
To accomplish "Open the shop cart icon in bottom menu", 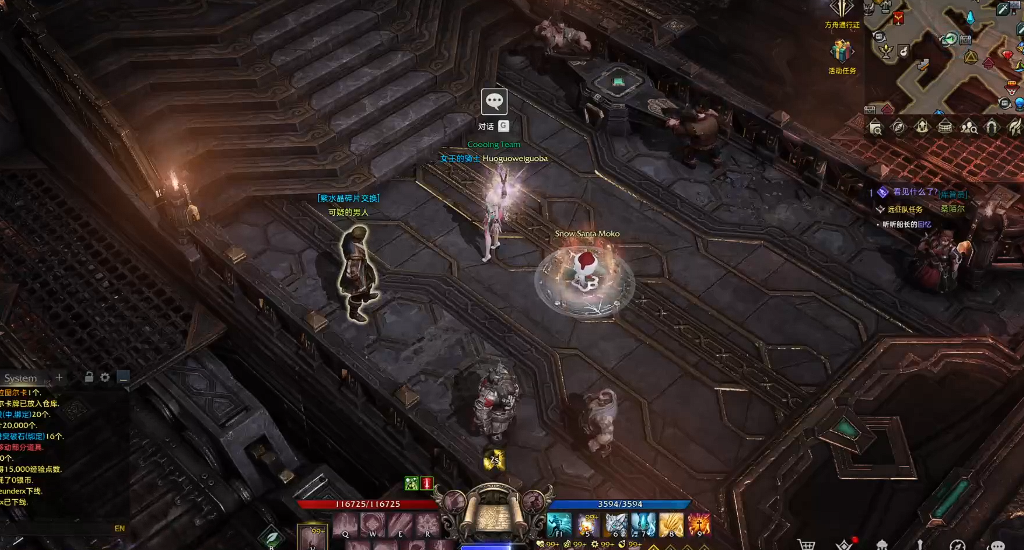I will (806, 544).
